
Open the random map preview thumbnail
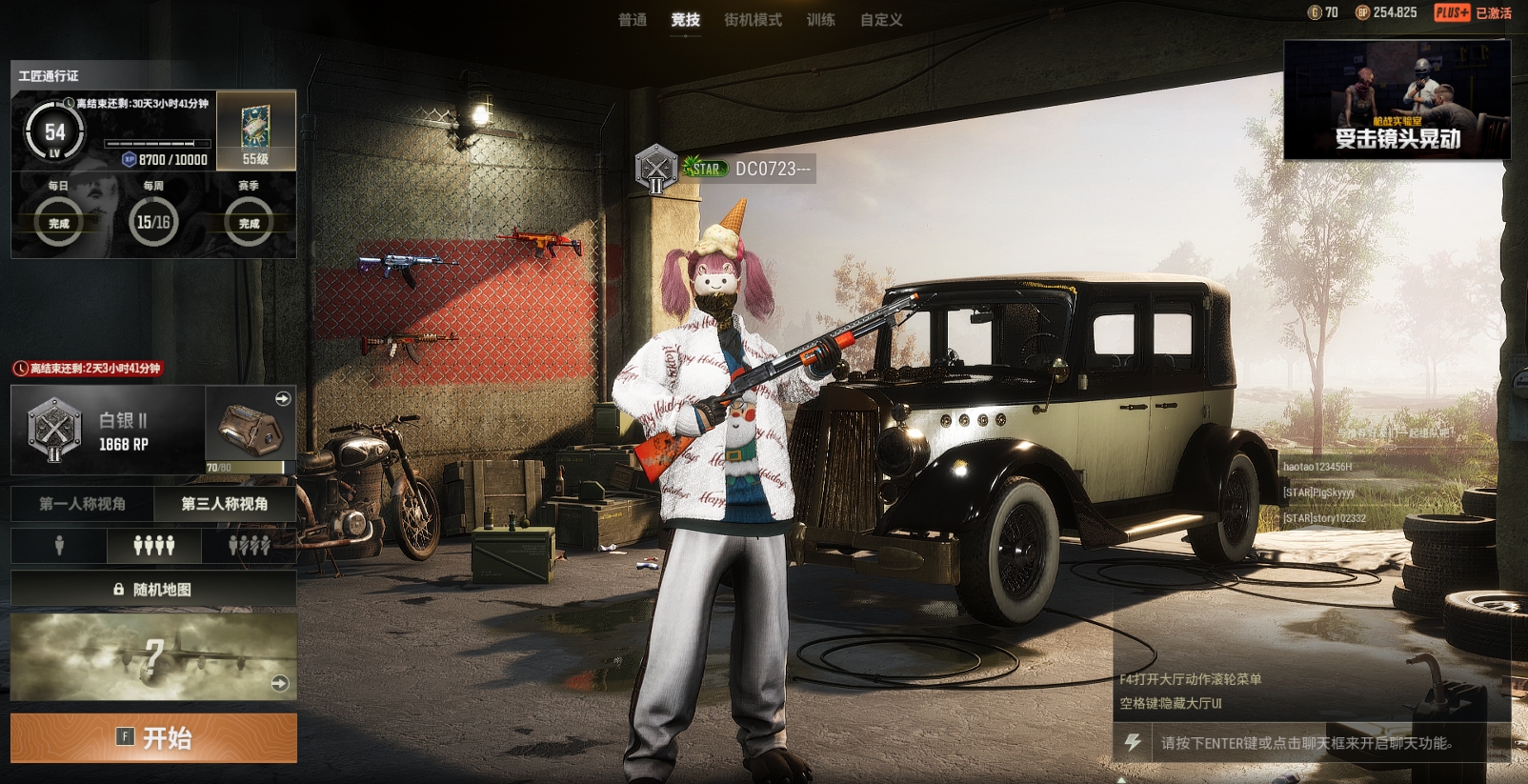pyautogui.click(x=153, y=657)
